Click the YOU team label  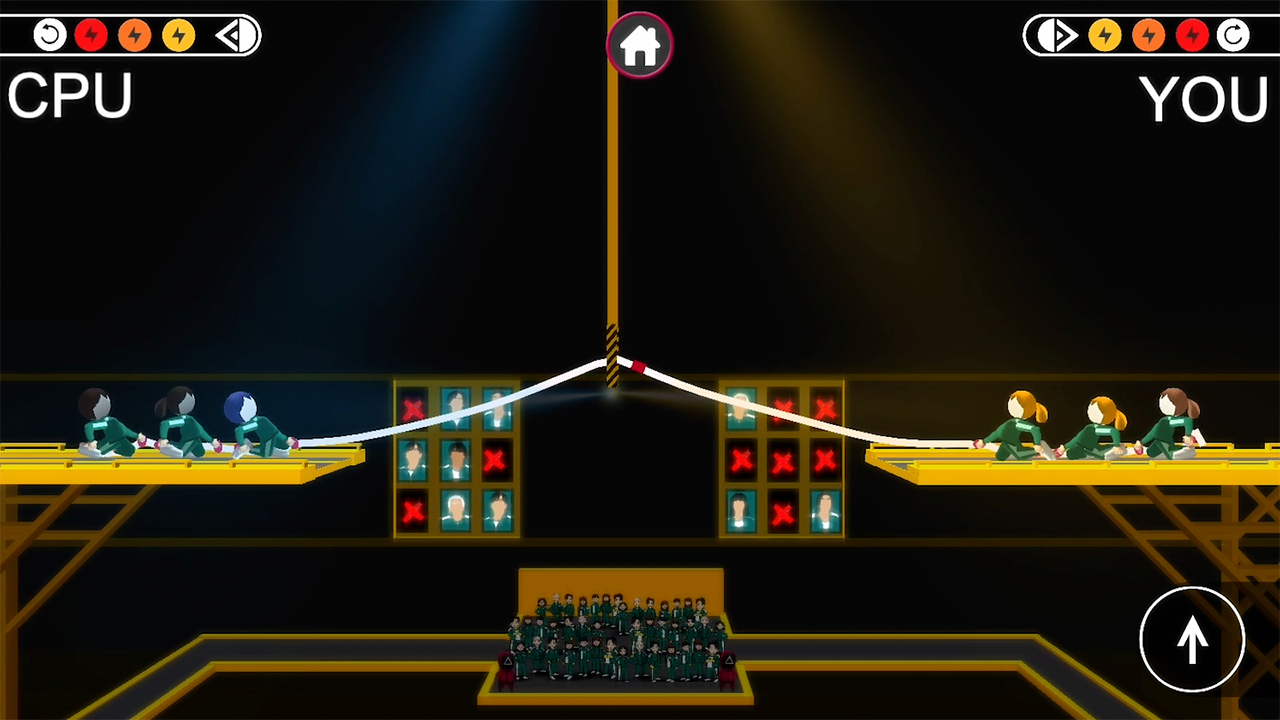1205,100
